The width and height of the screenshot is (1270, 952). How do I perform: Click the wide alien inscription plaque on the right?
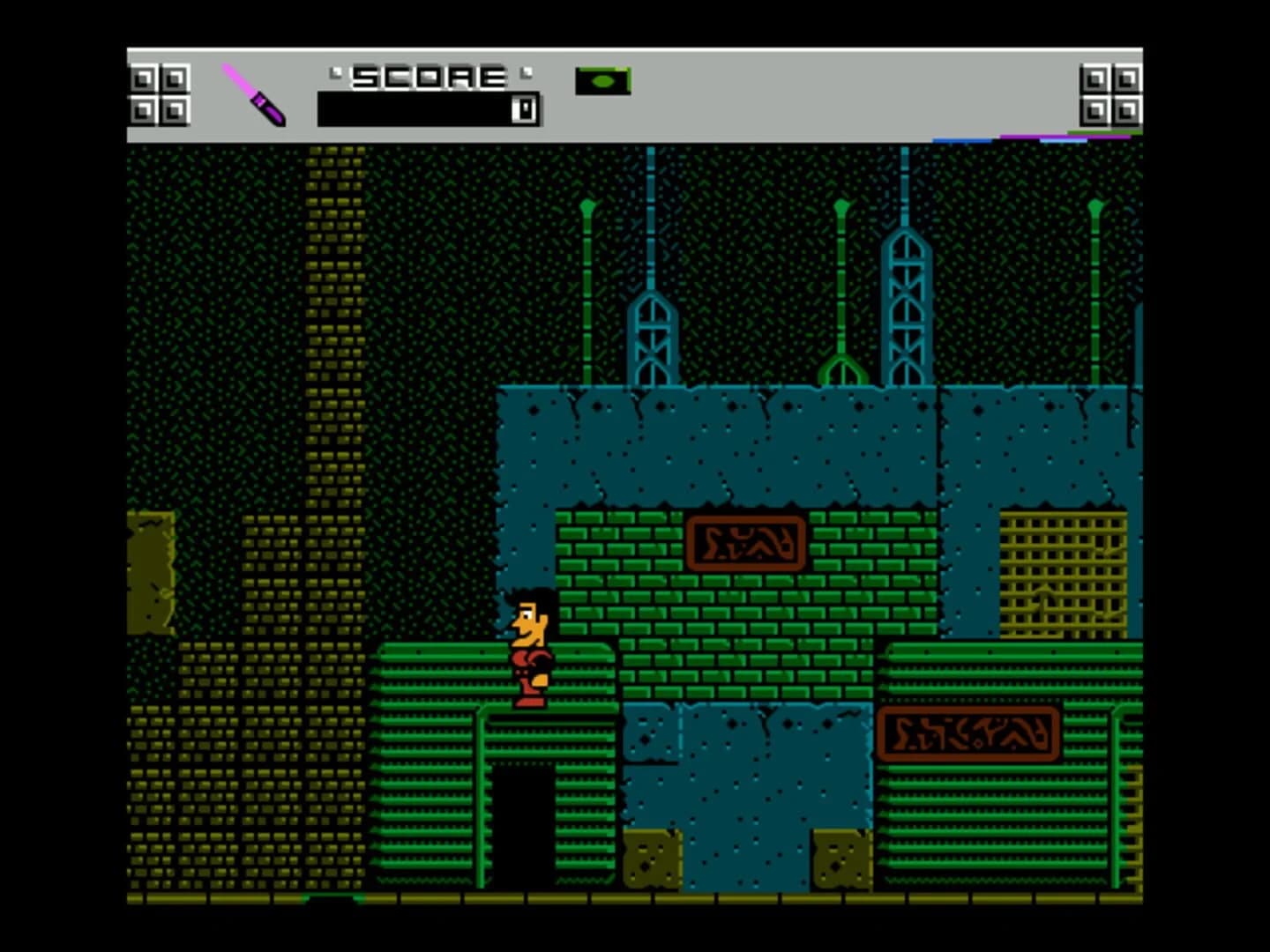[970, 732]
